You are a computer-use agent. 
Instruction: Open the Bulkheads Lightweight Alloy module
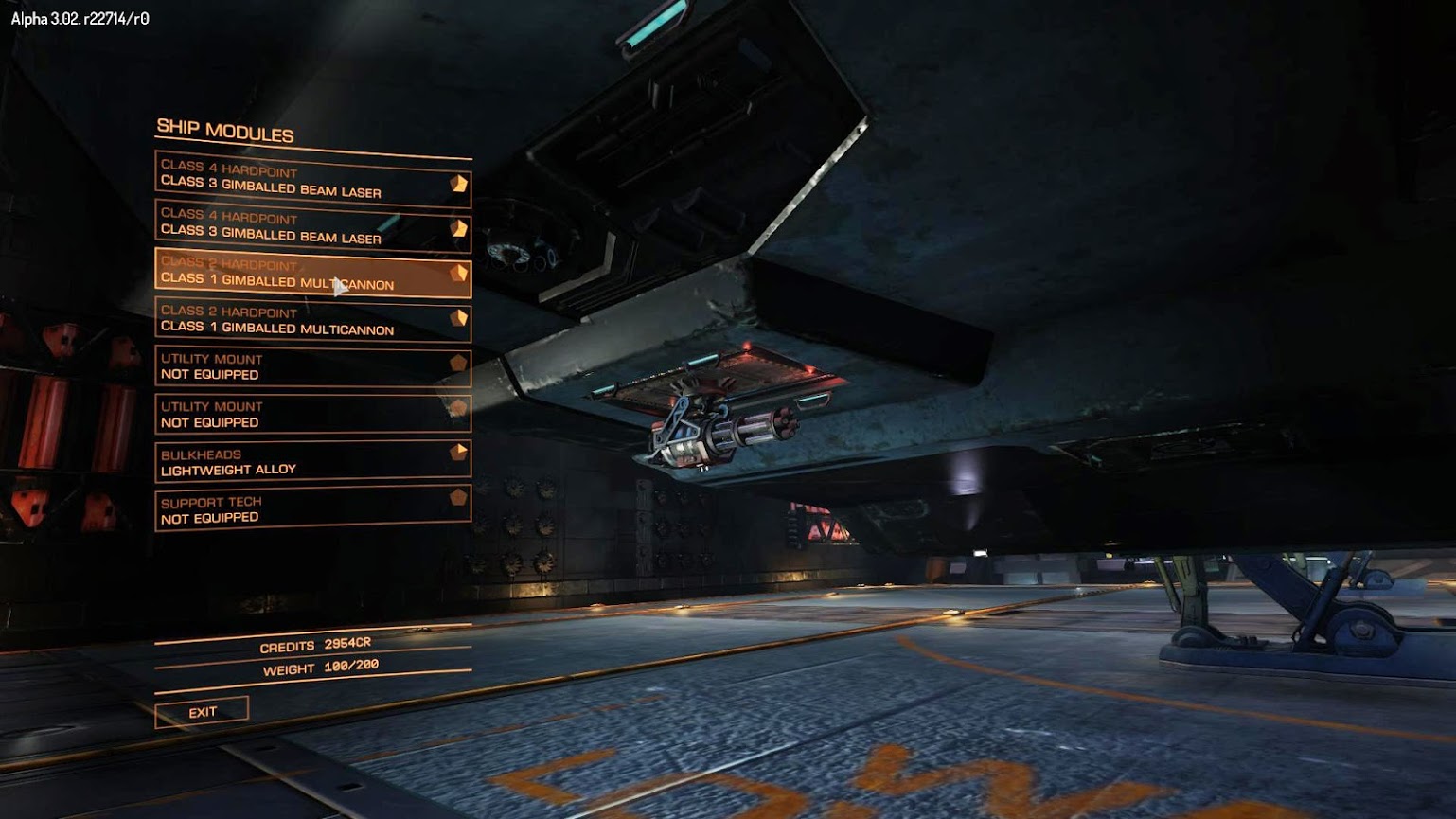point(312,462)
